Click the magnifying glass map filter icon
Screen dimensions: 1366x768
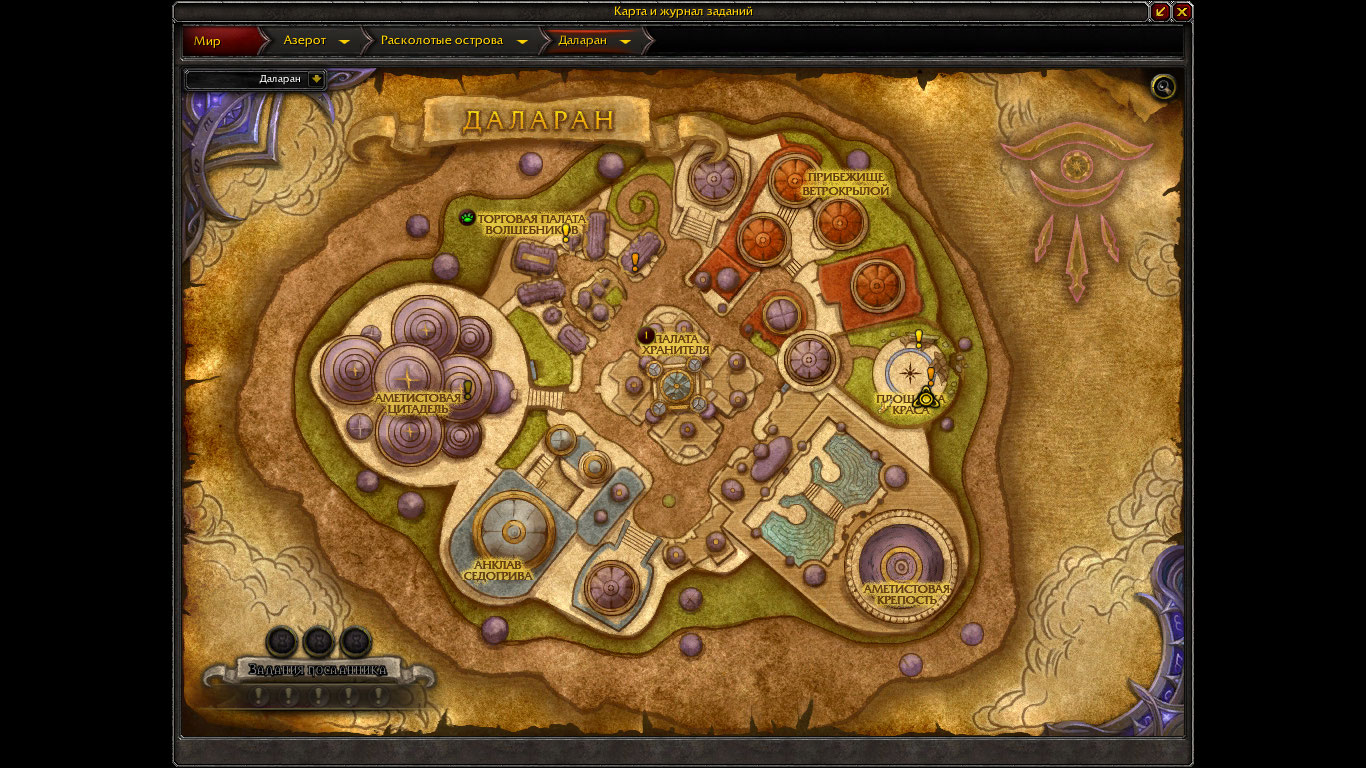(x=1163, y=87)
